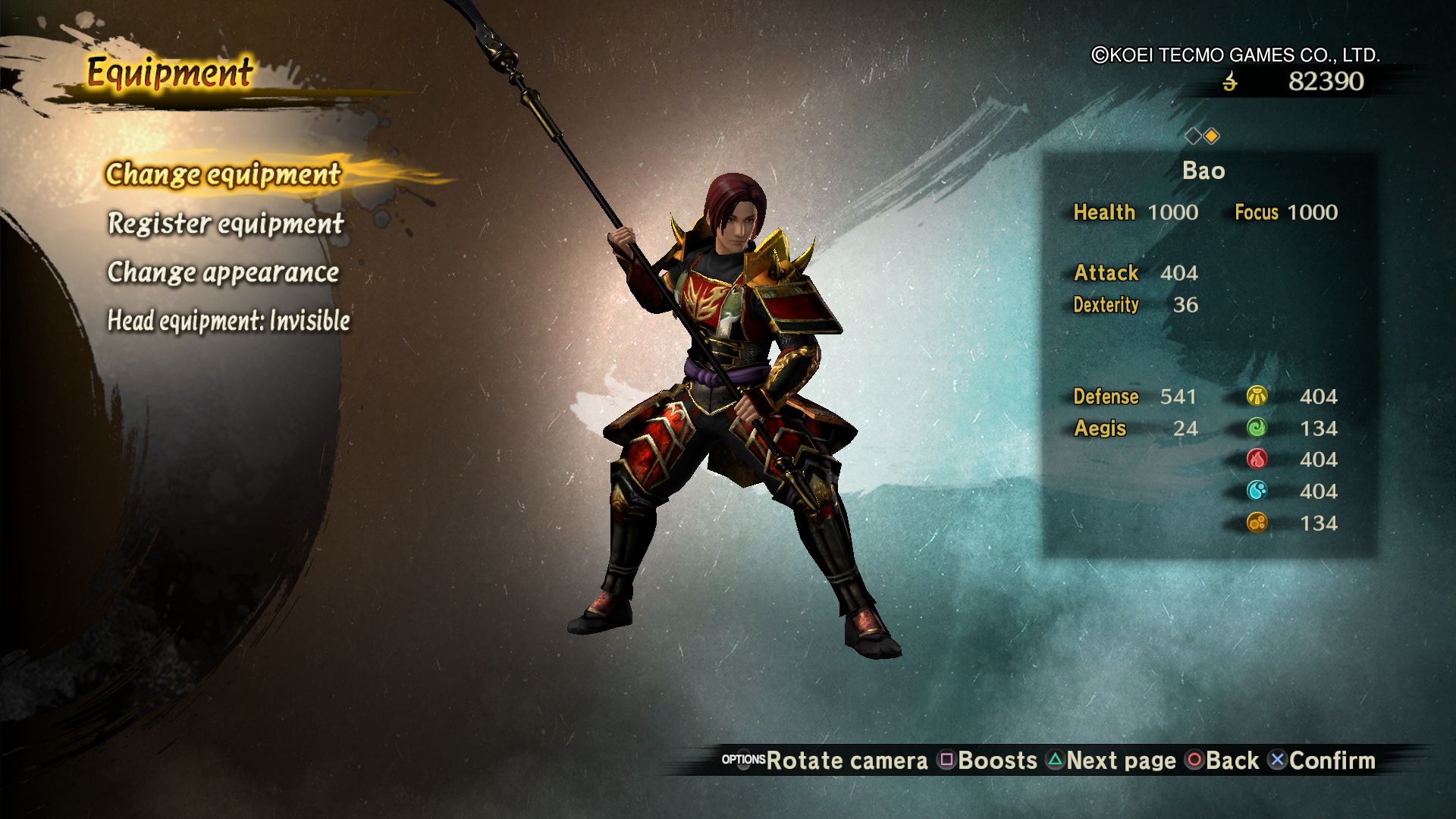The width and height of the screenshot is (1456, 819).
Task: Open Register equipment option
Action: pos(225,224)
